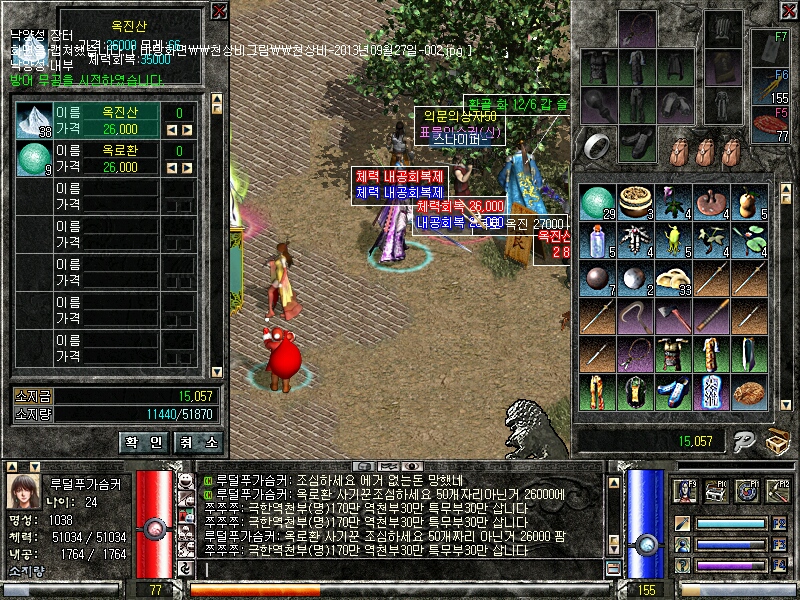Cancel the trade with 취소
This screenshot has width=800, height=600.
coord(198,441)
